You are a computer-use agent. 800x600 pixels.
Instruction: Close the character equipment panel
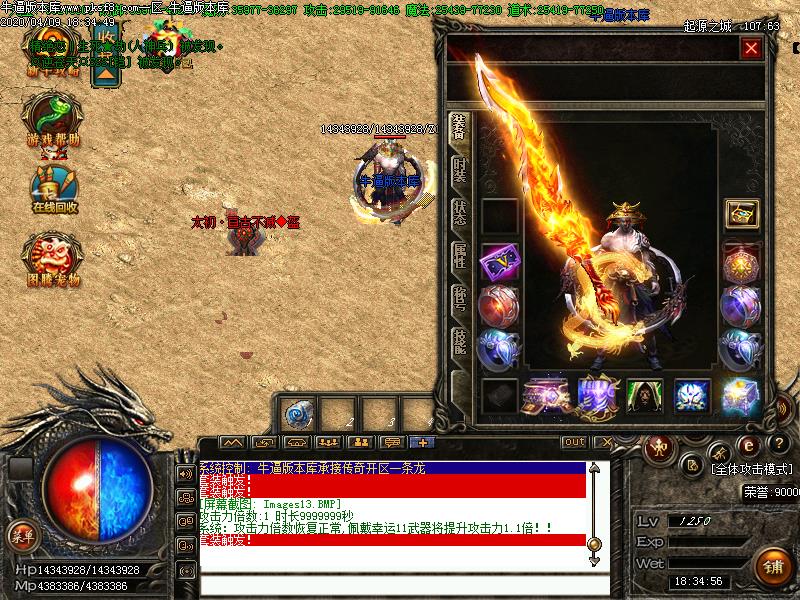click(x=751, y=48)
